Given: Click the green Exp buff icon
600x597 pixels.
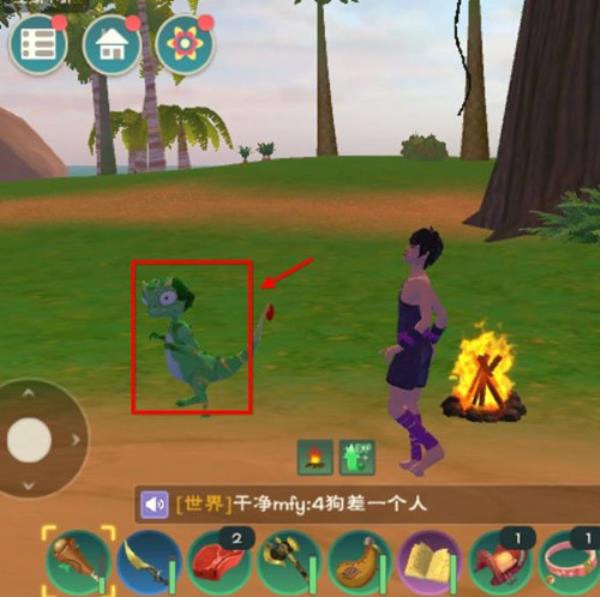Looking at the screenshot, I should 357,457.
